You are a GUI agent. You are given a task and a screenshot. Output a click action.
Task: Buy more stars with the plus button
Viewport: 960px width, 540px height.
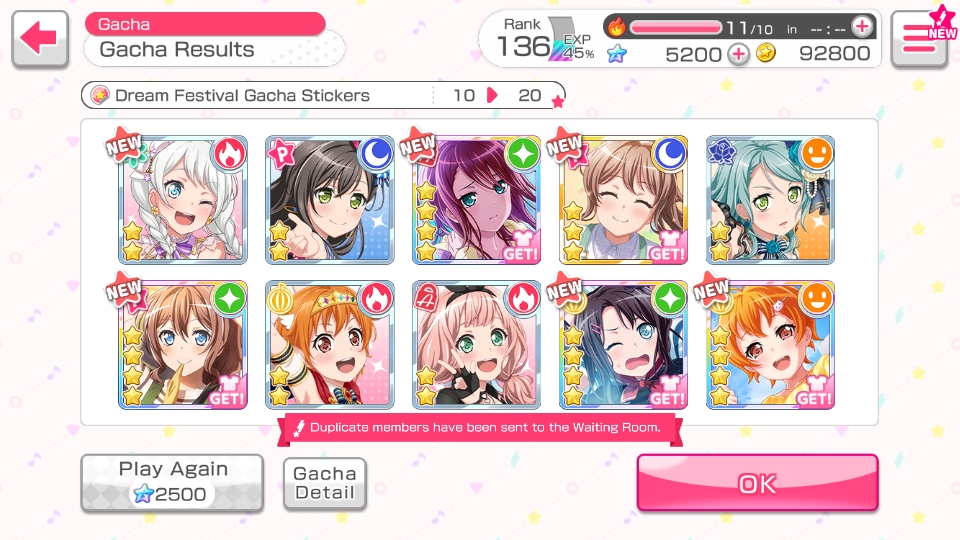(738, 54)
